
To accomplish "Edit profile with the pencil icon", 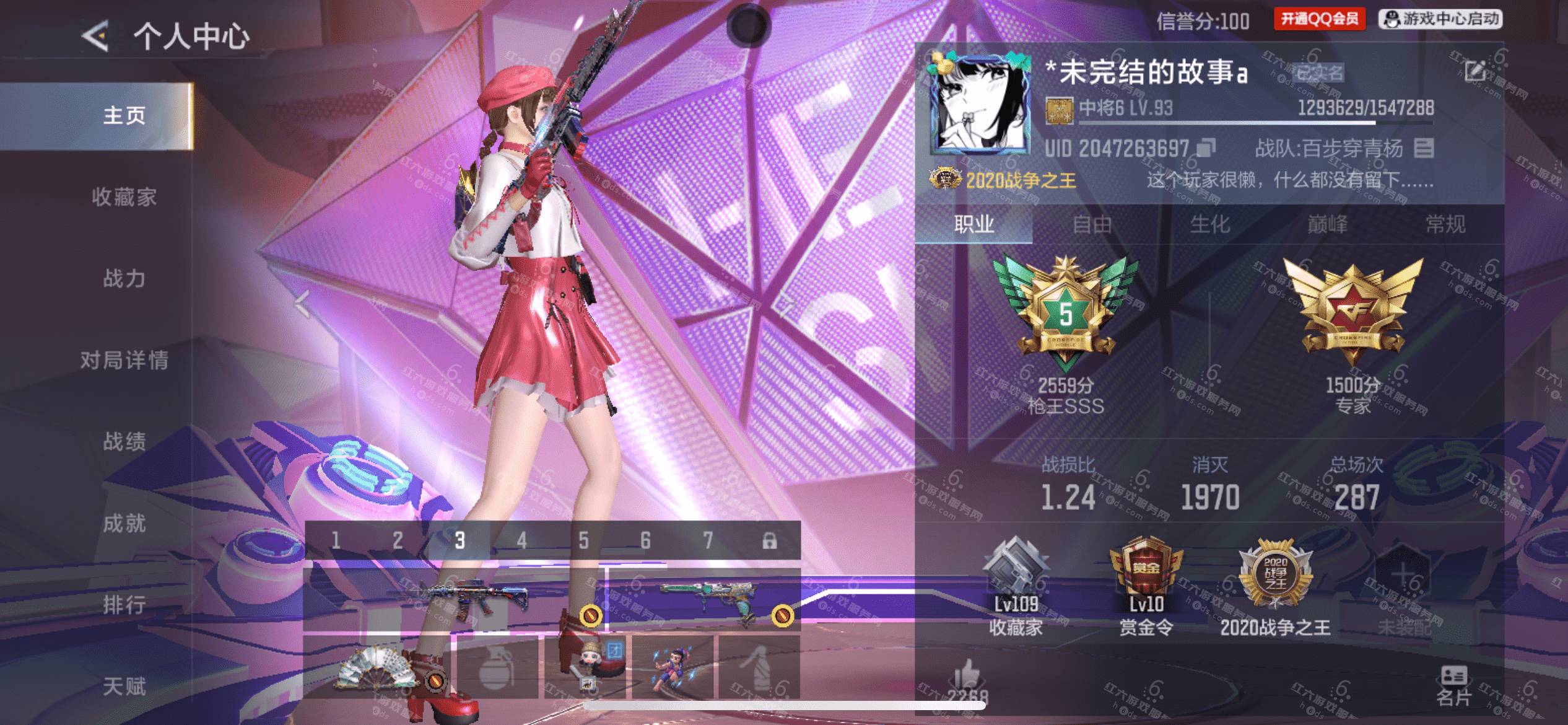I will (x=1474, y=71).
